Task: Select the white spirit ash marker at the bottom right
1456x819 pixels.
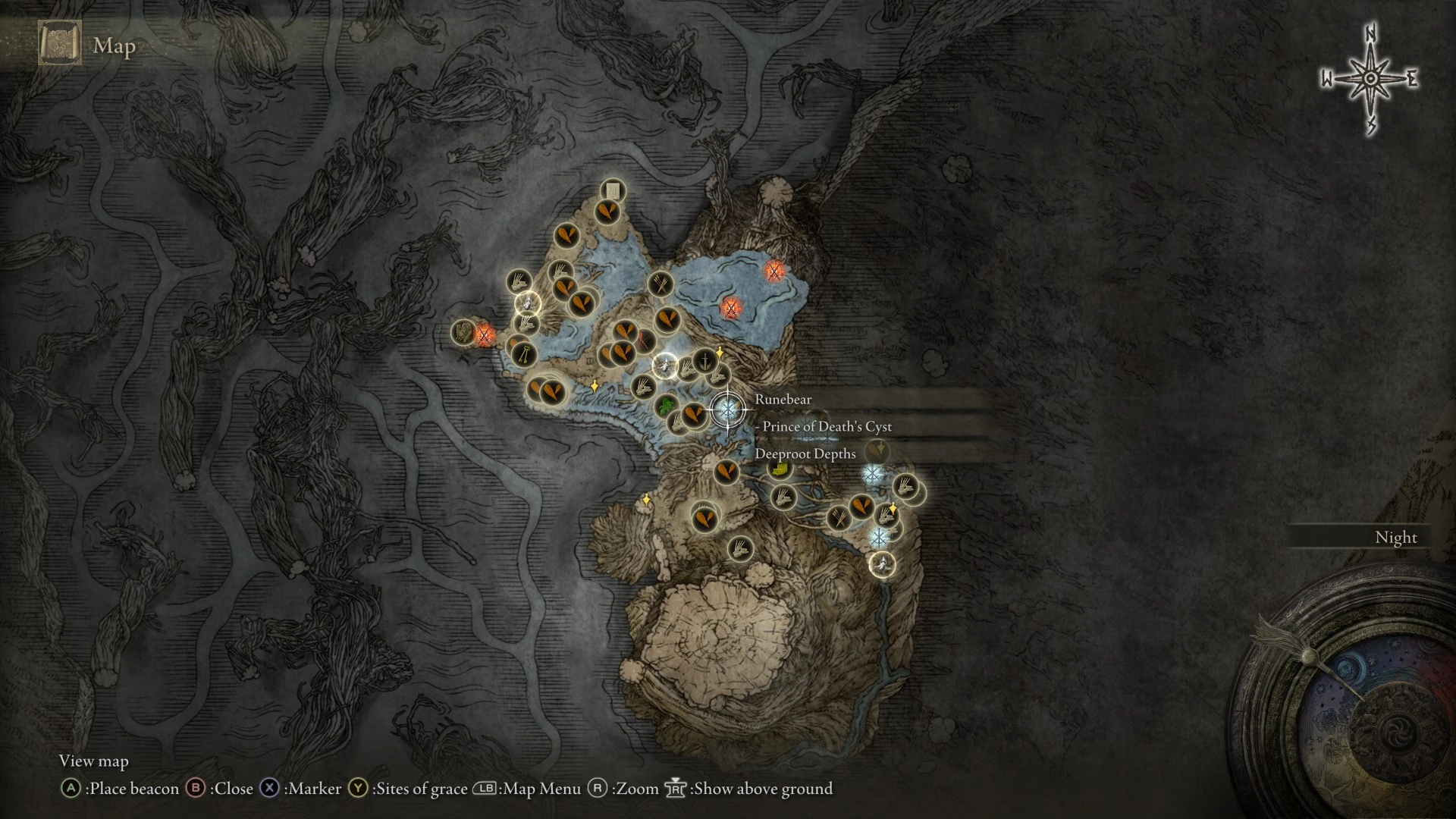Action: point(882,566)
